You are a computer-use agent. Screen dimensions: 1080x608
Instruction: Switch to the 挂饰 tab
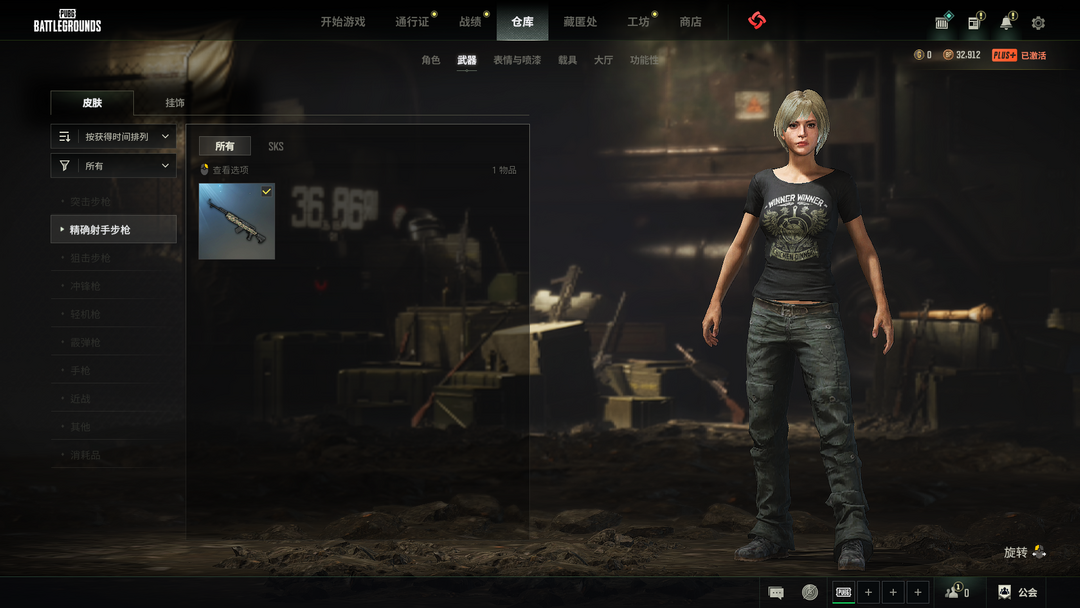pos(175,103)
